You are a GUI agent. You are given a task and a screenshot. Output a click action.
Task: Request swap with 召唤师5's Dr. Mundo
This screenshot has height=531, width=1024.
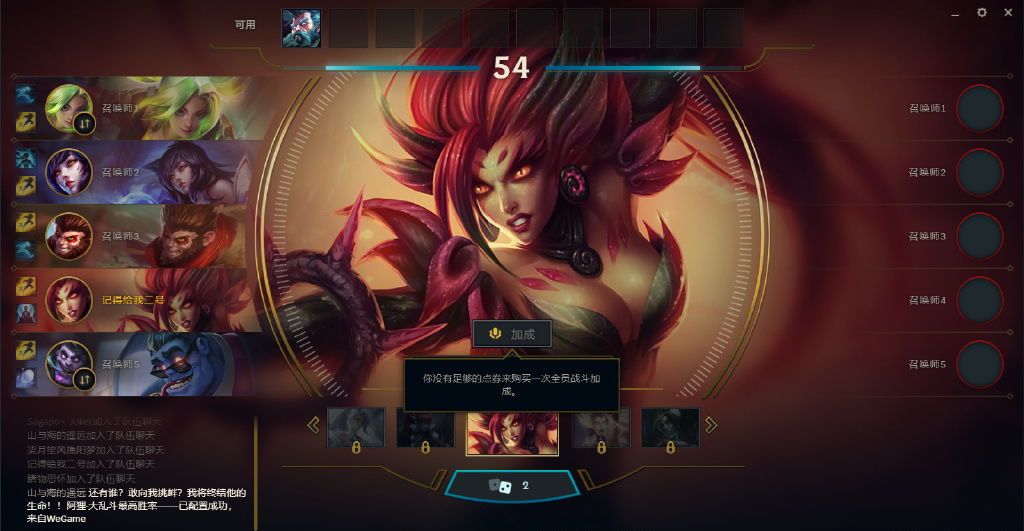(x=84, y=379)
